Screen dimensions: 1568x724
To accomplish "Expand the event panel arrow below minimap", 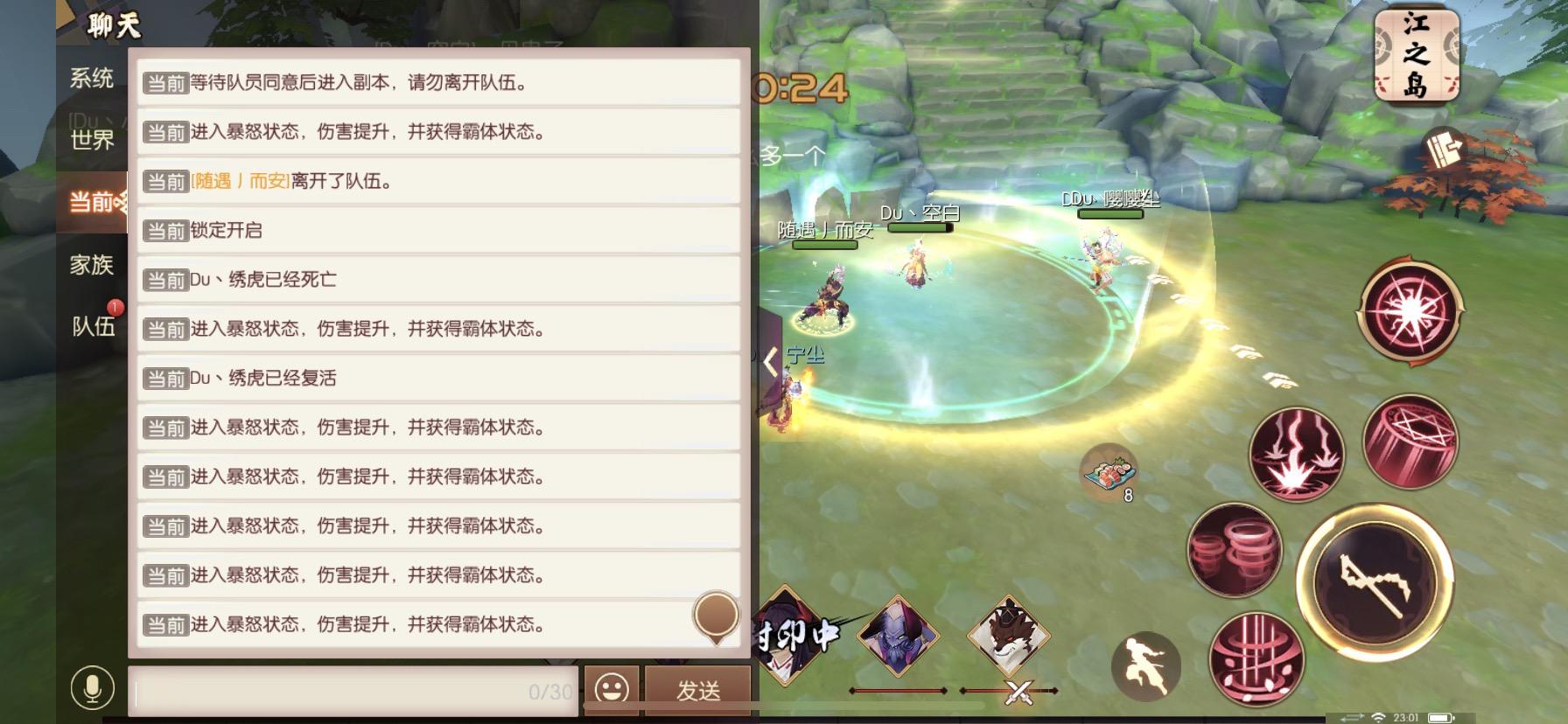I will [1444, 149].
